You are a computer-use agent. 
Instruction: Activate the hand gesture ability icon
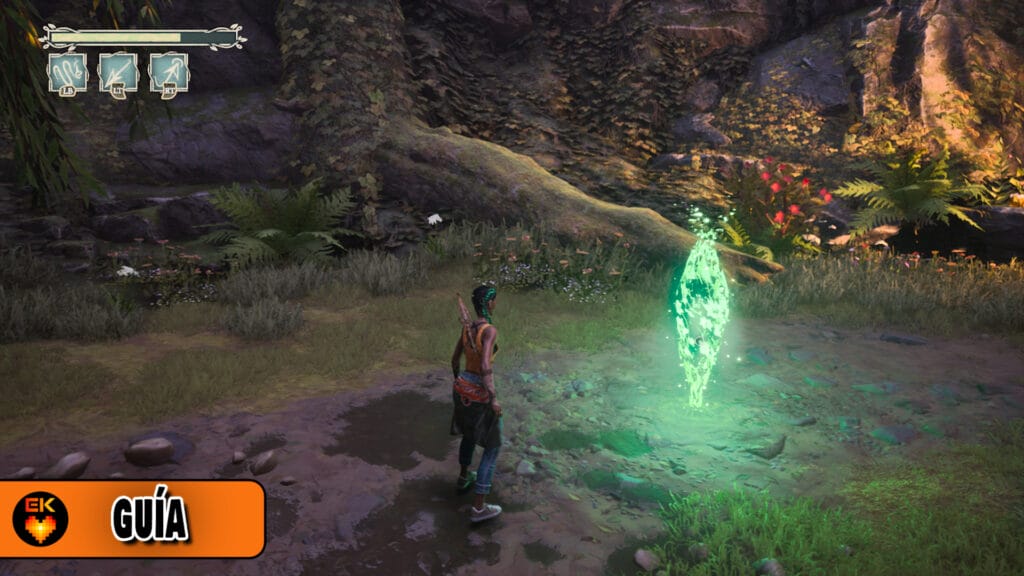click(x=68, y=73)
